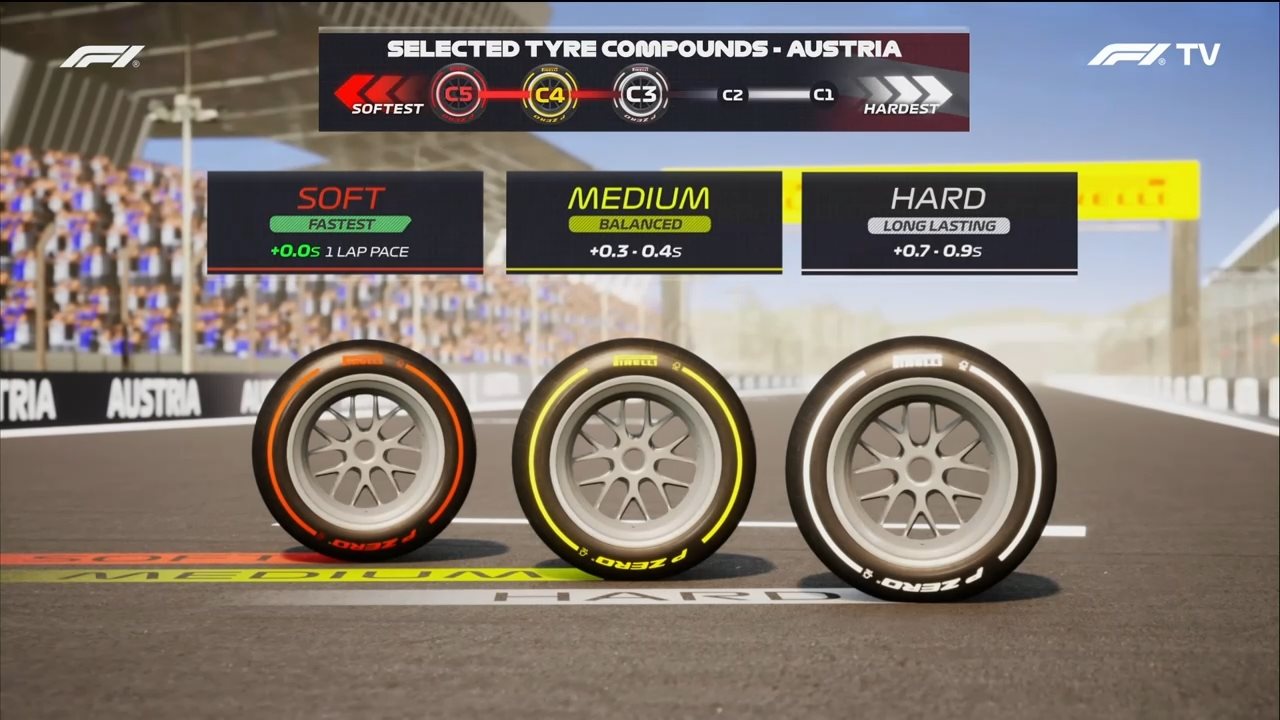Choose the C2 compound marker
The image size is (1280, 720).
(x=733, y=95)
